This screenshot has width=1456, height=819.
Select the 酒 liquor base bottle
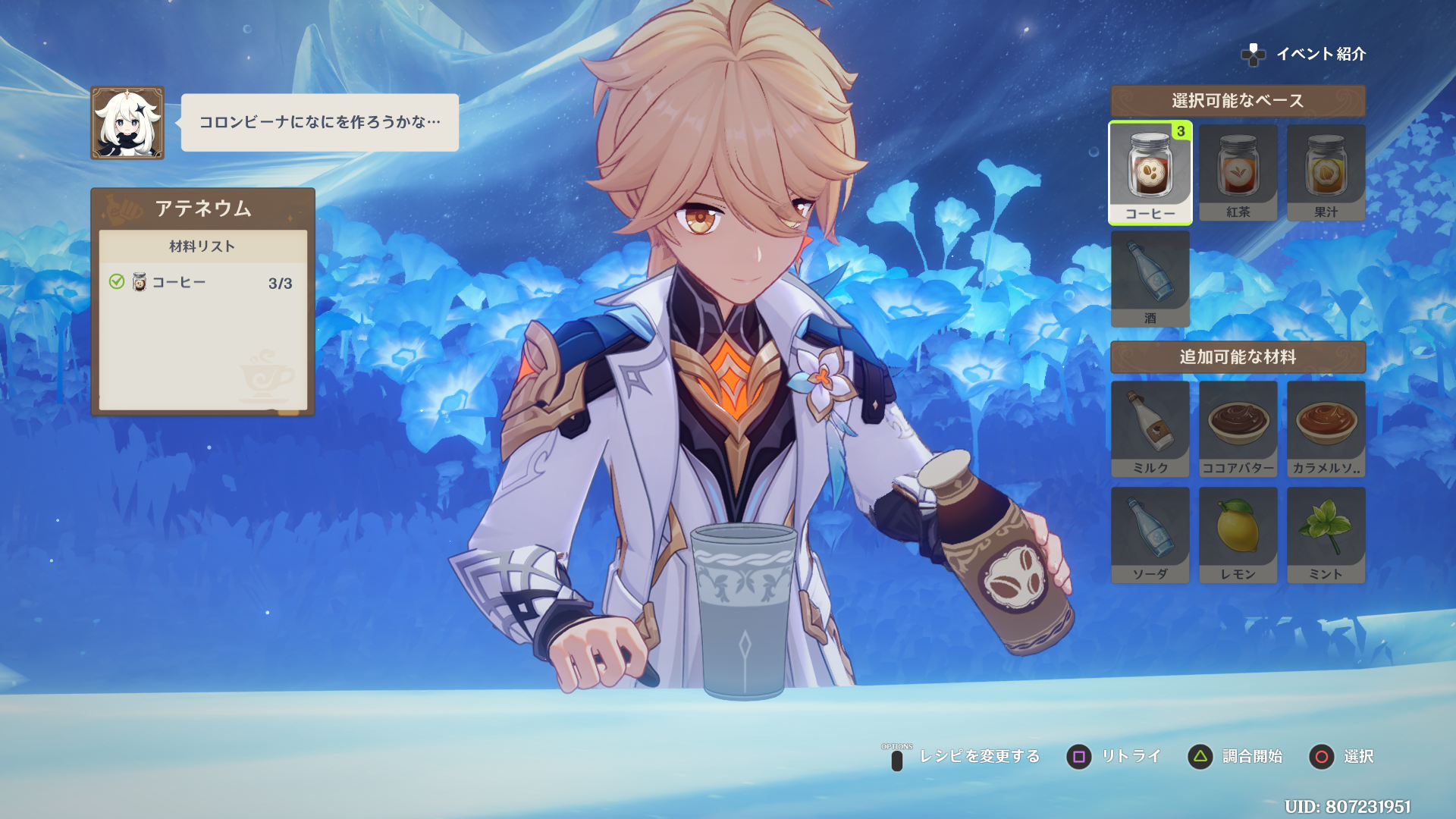tap(1150, 278)
